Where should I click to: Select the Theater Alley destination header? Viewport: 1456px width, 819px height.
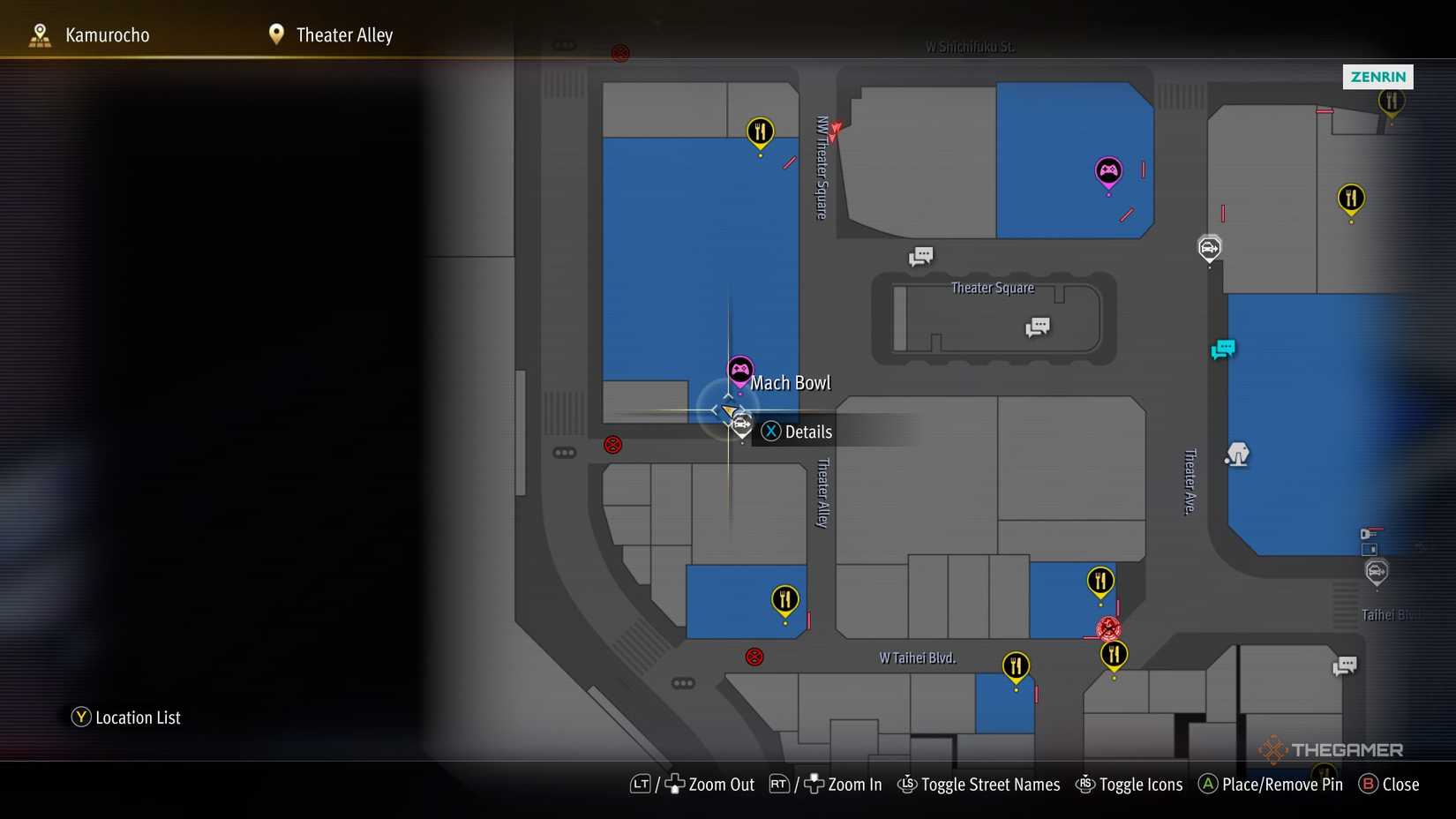(x=345, y=34)
